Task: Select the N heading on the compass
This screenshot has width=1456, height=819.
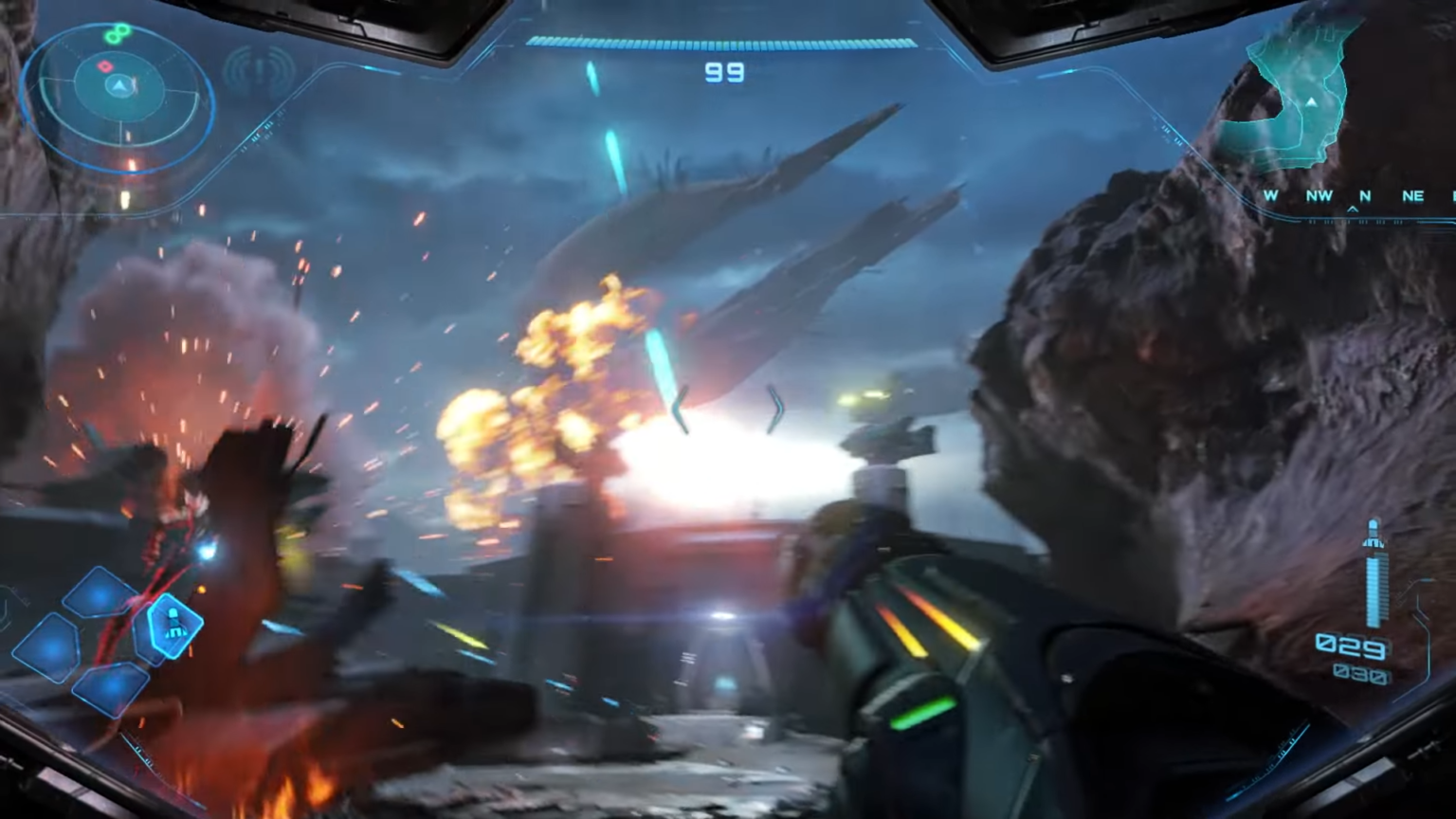Action: tap(1363, 195)
